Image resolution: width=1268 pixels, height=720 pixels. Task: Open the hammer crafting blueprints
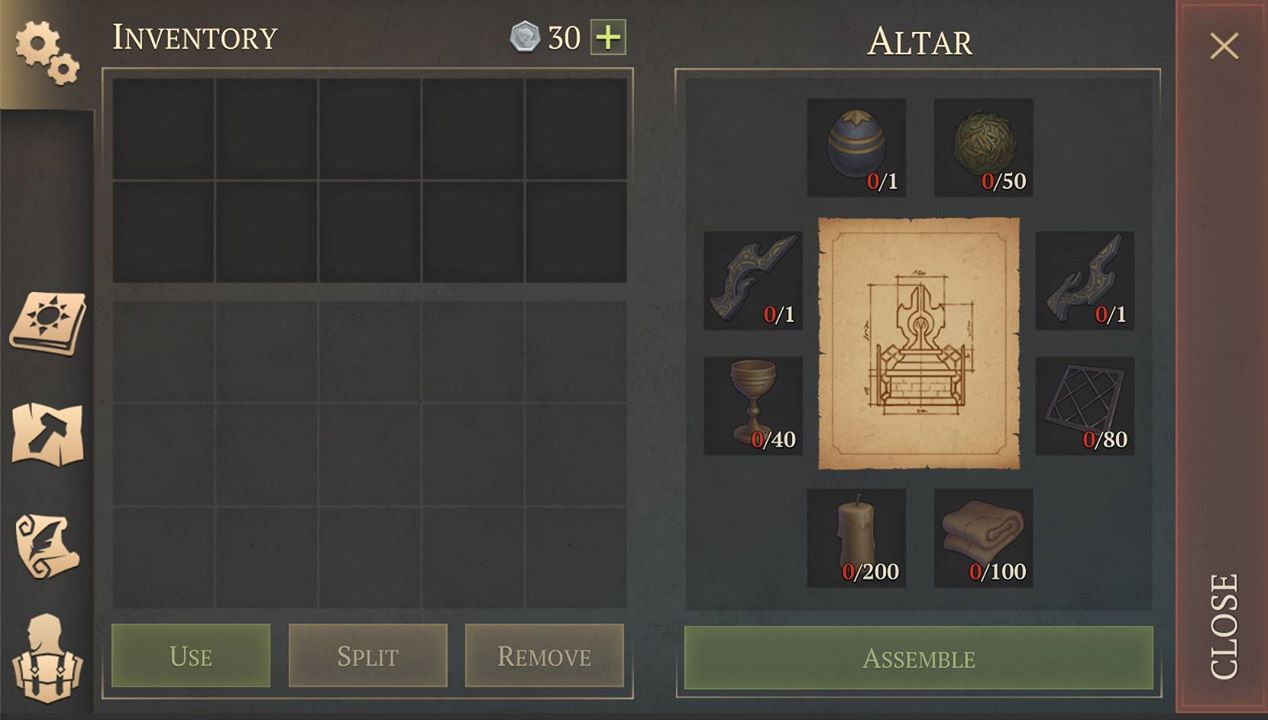[x=47, y=433]
